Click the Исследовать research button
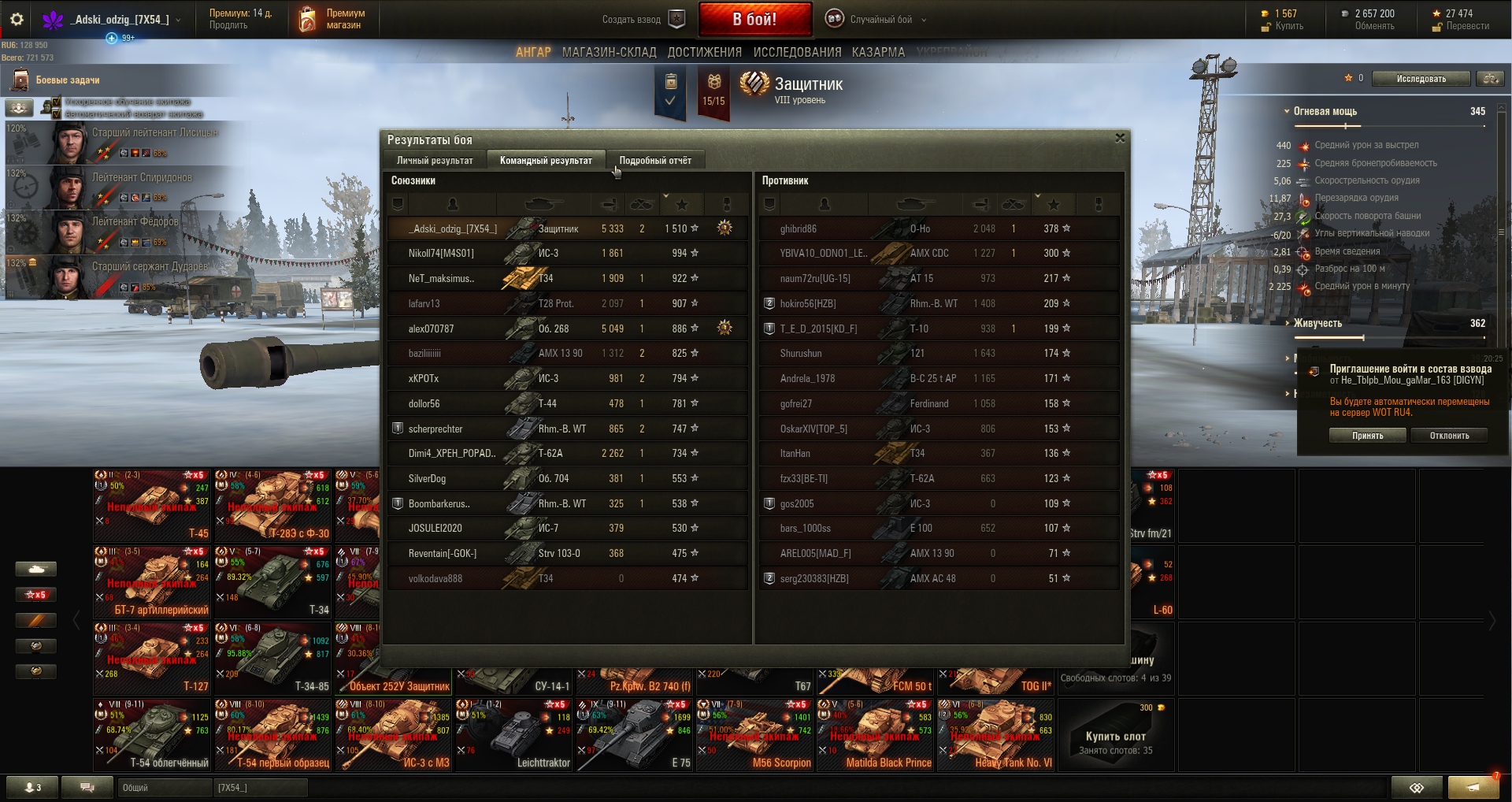This screenshot has width=1512, height=802. [x=1421, y=79]
